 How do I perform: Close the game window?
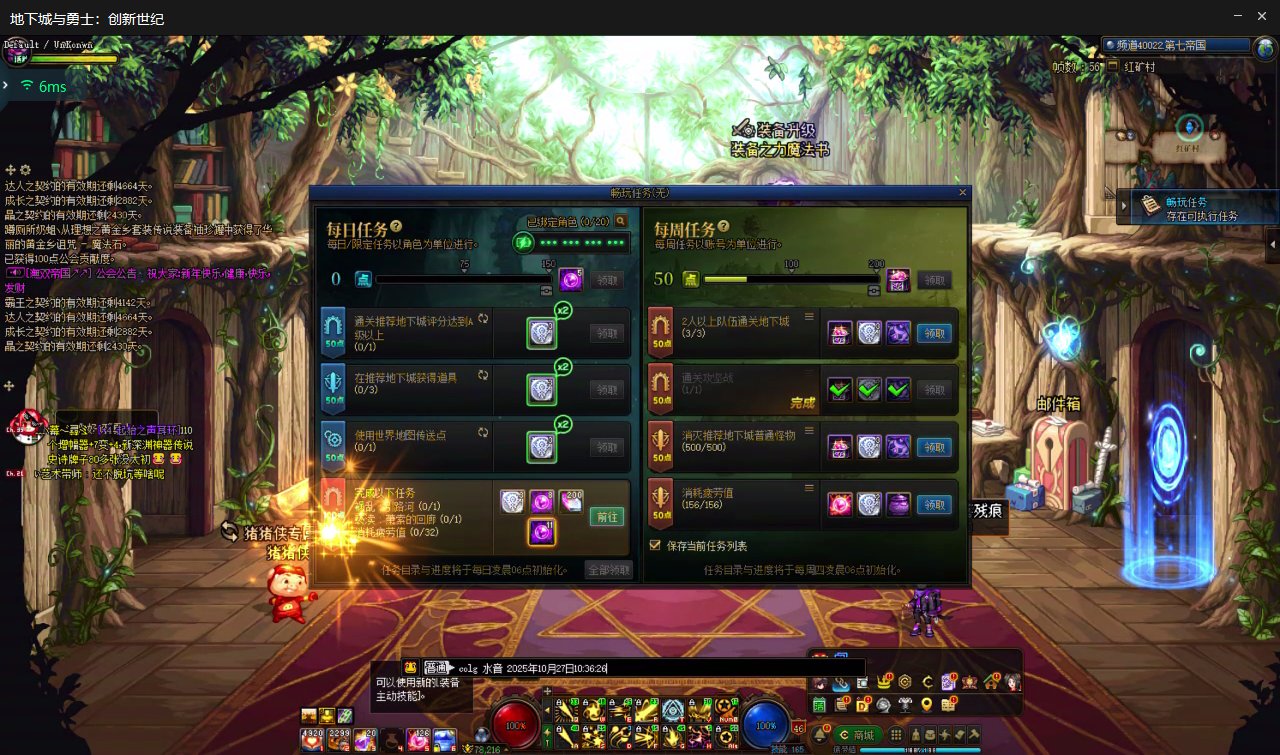pos(1263,15)
